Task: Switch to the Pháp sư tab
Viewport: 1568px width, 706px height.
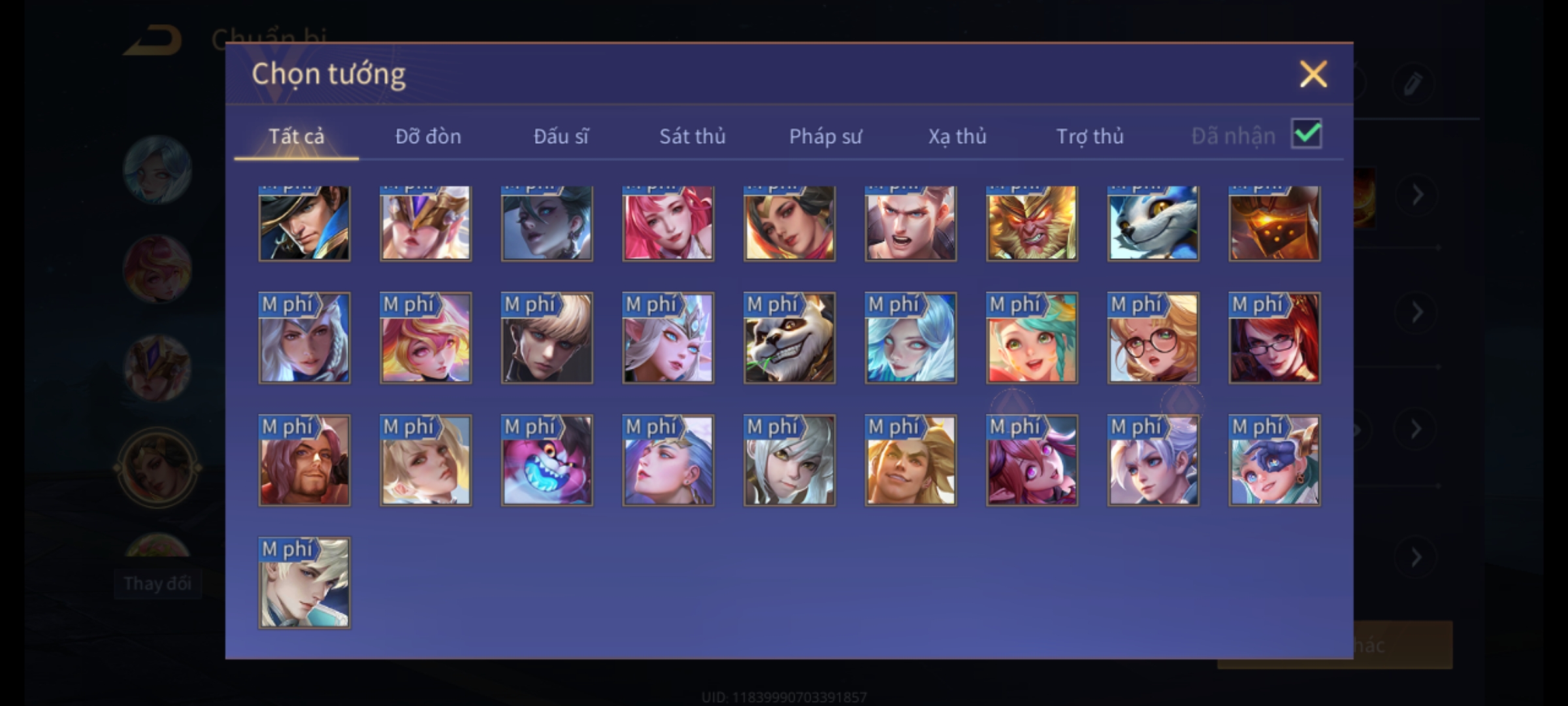Action: [x=825, y=136]
